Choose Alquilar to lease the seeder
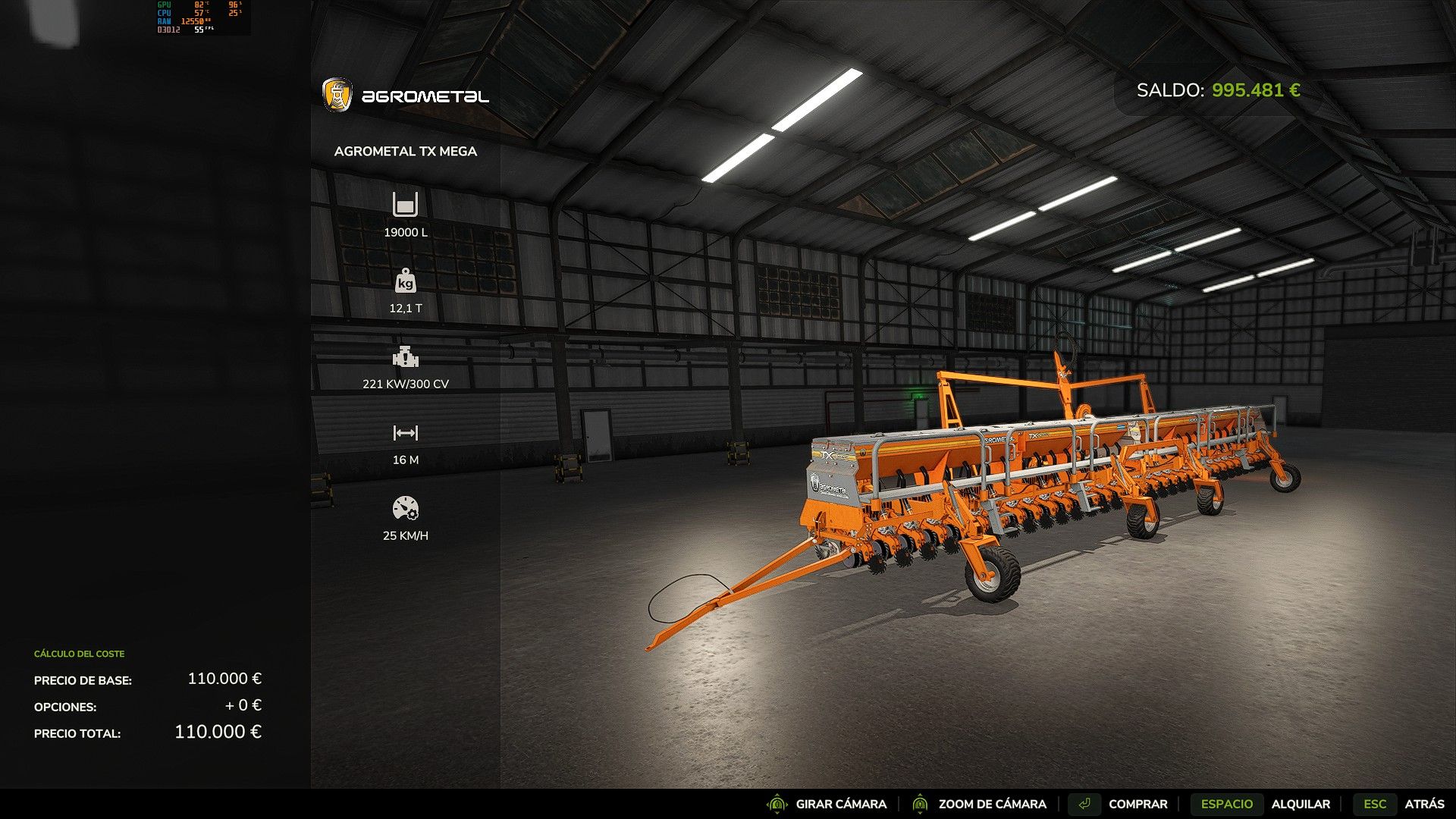The width and height of the screenshot is (1456, 819). 1300,804
